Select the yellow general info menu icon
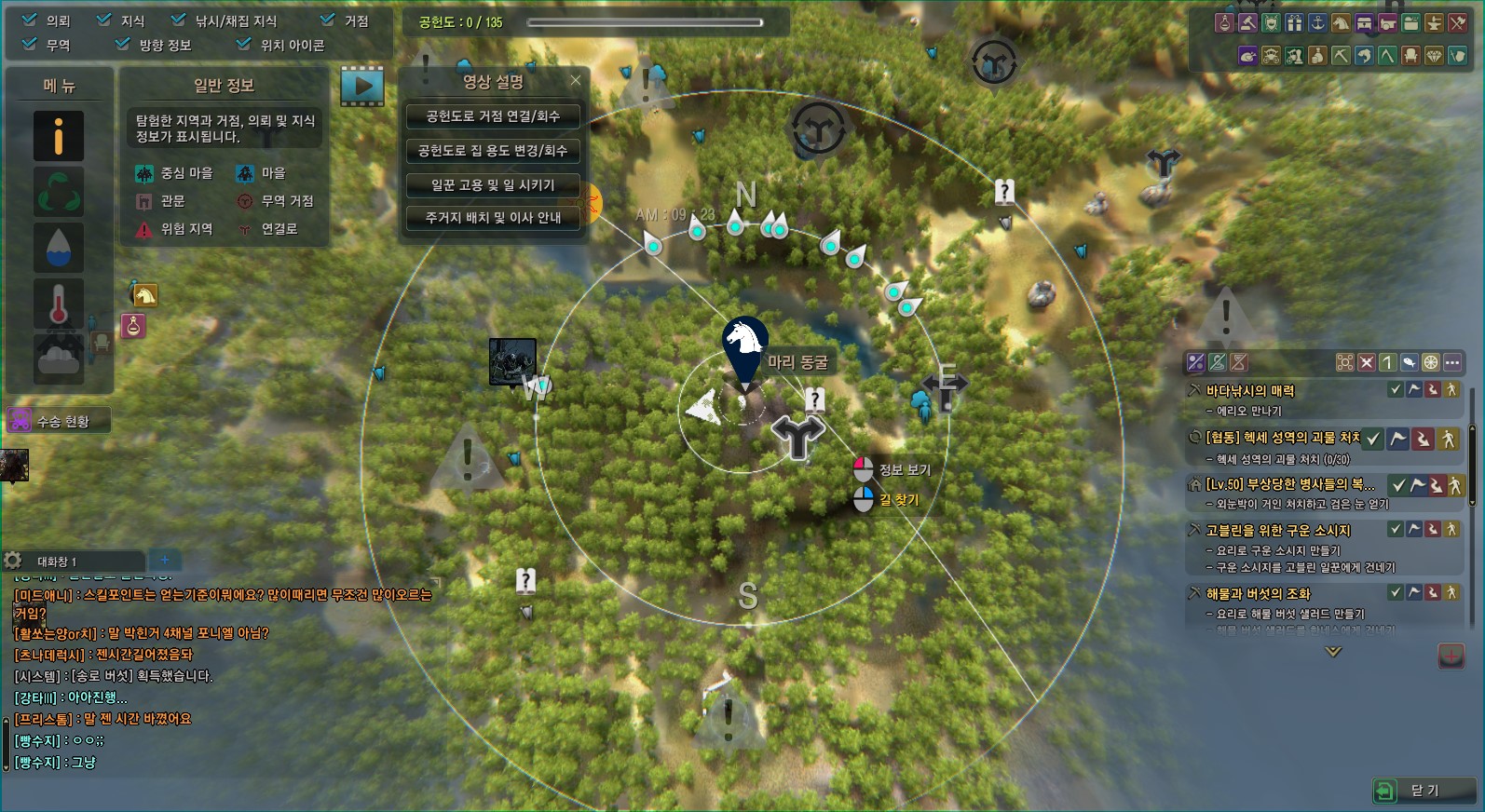The image size is (1485, 812). (x=59, y=136)
